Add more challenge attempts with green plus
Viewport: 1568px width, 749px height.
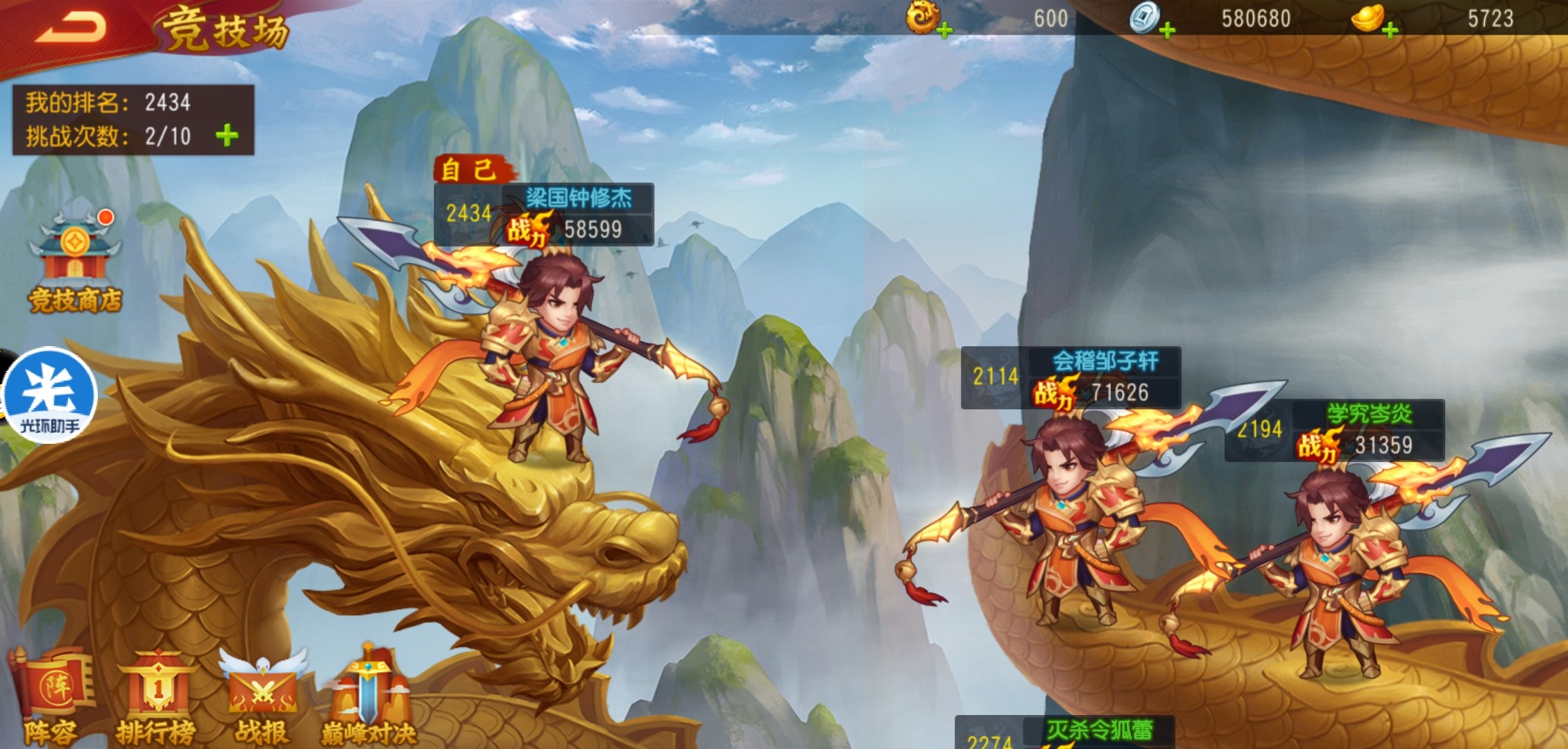point(227,135)
